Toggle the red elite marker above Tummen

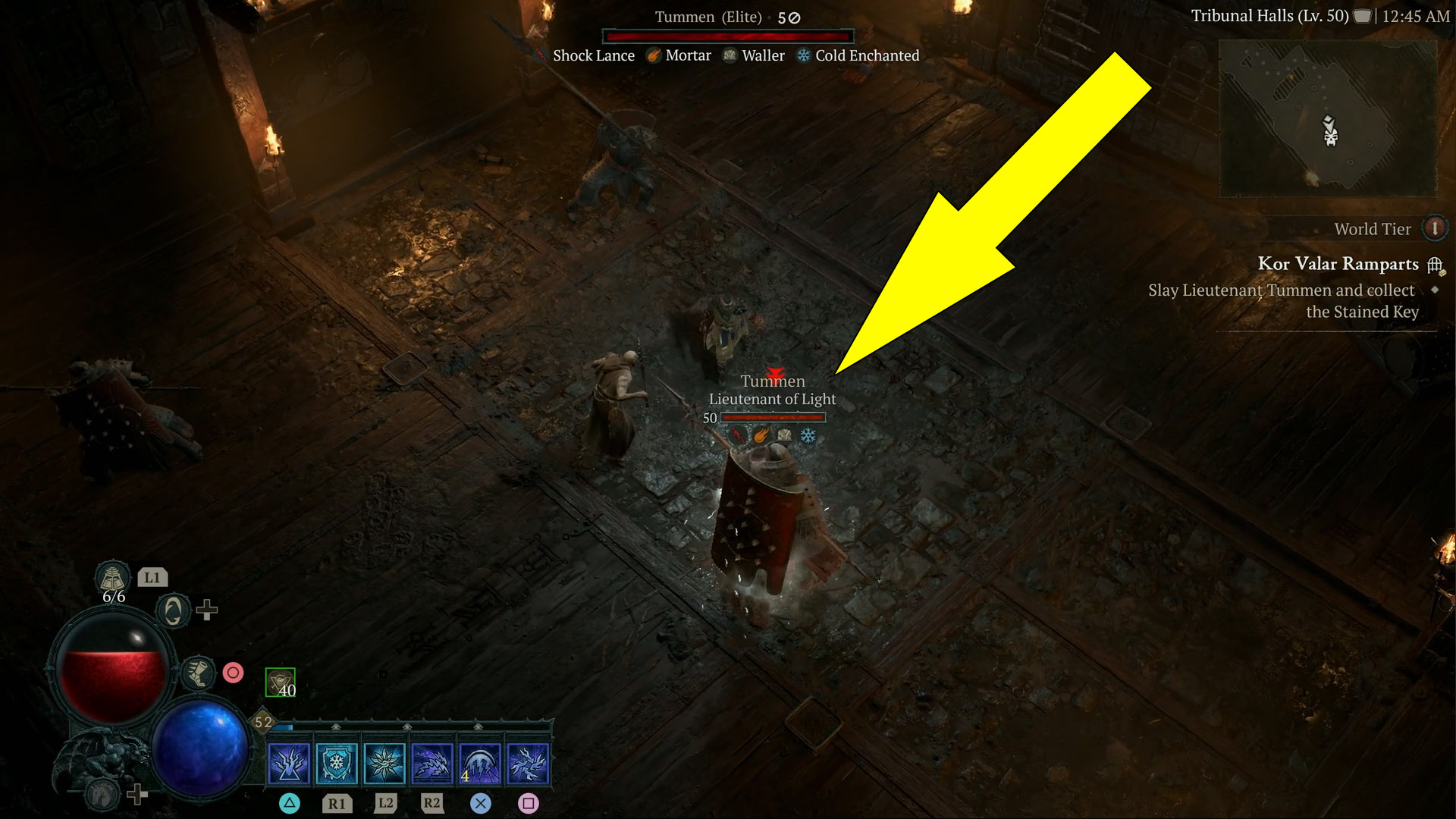coord(775,373)
